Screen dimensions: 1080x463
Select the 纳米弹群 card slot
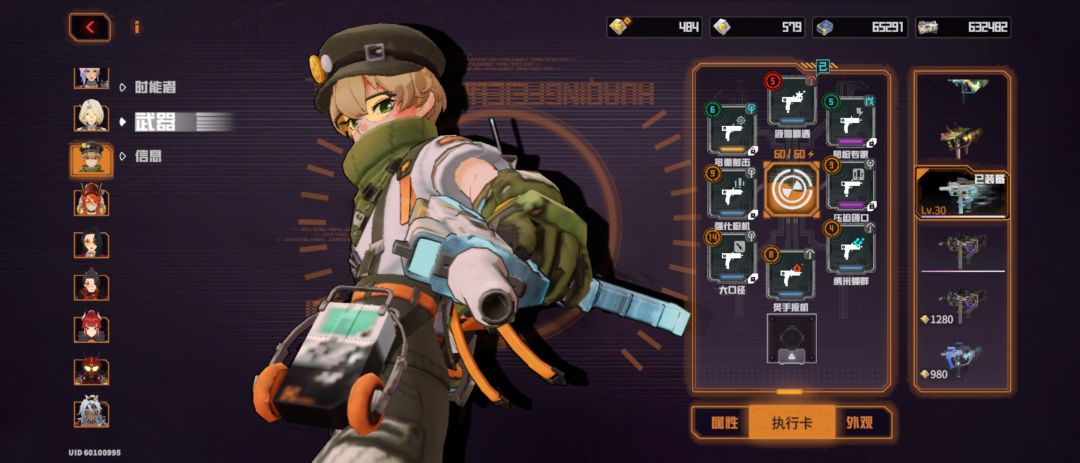(x=850, y=250)
